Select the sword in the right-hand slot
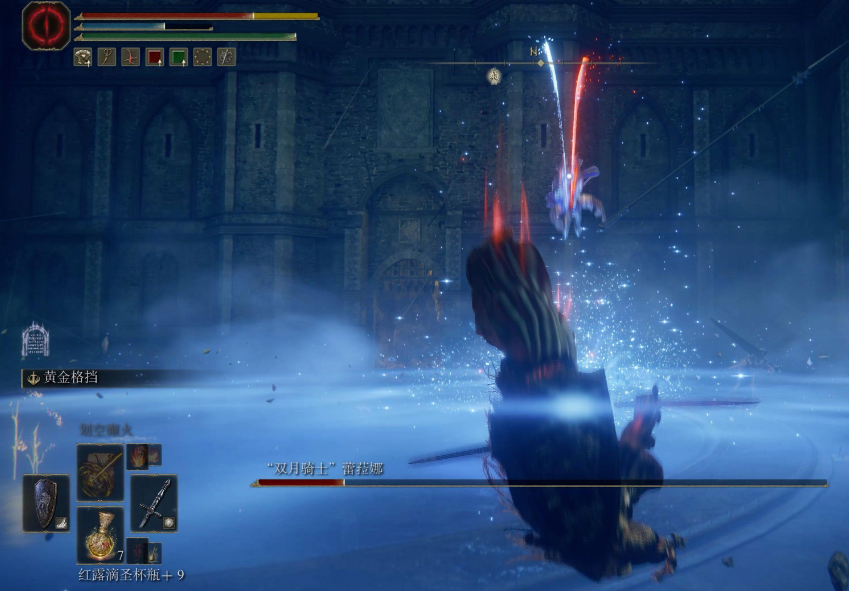 click(x=153, y=502)
